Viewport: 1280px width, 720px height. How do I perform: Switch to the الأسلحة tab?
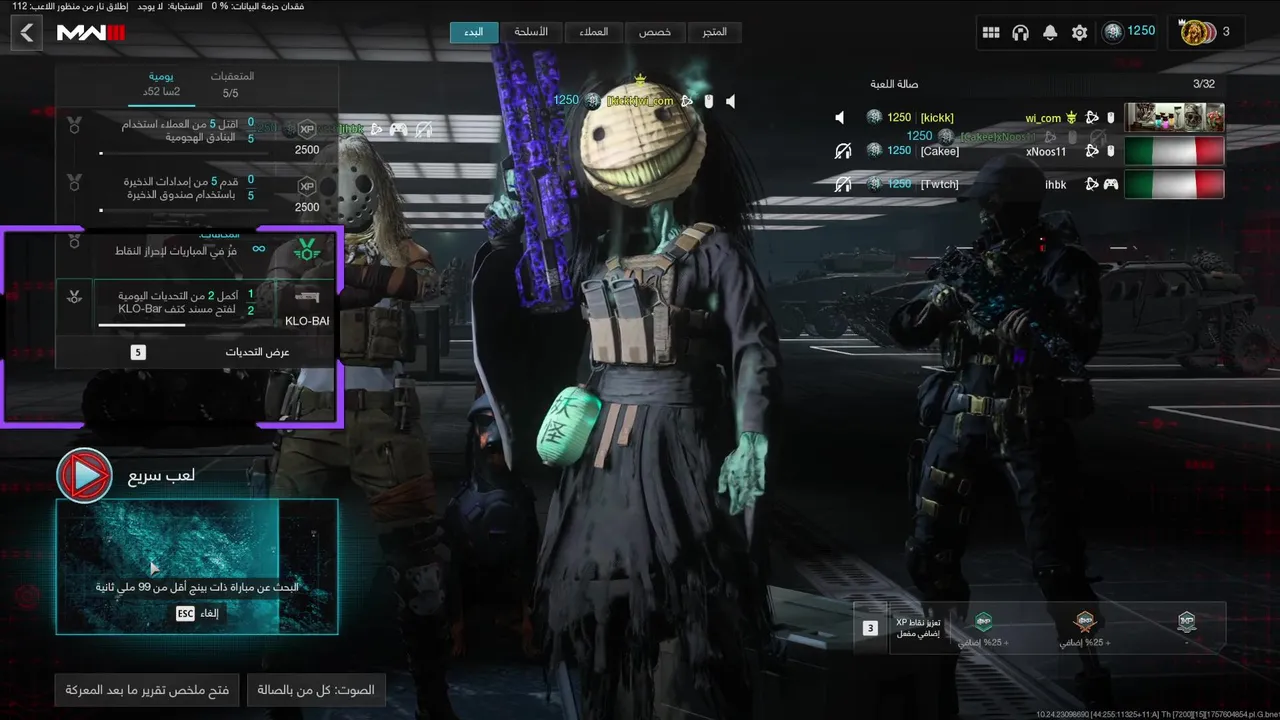(531, 32)
